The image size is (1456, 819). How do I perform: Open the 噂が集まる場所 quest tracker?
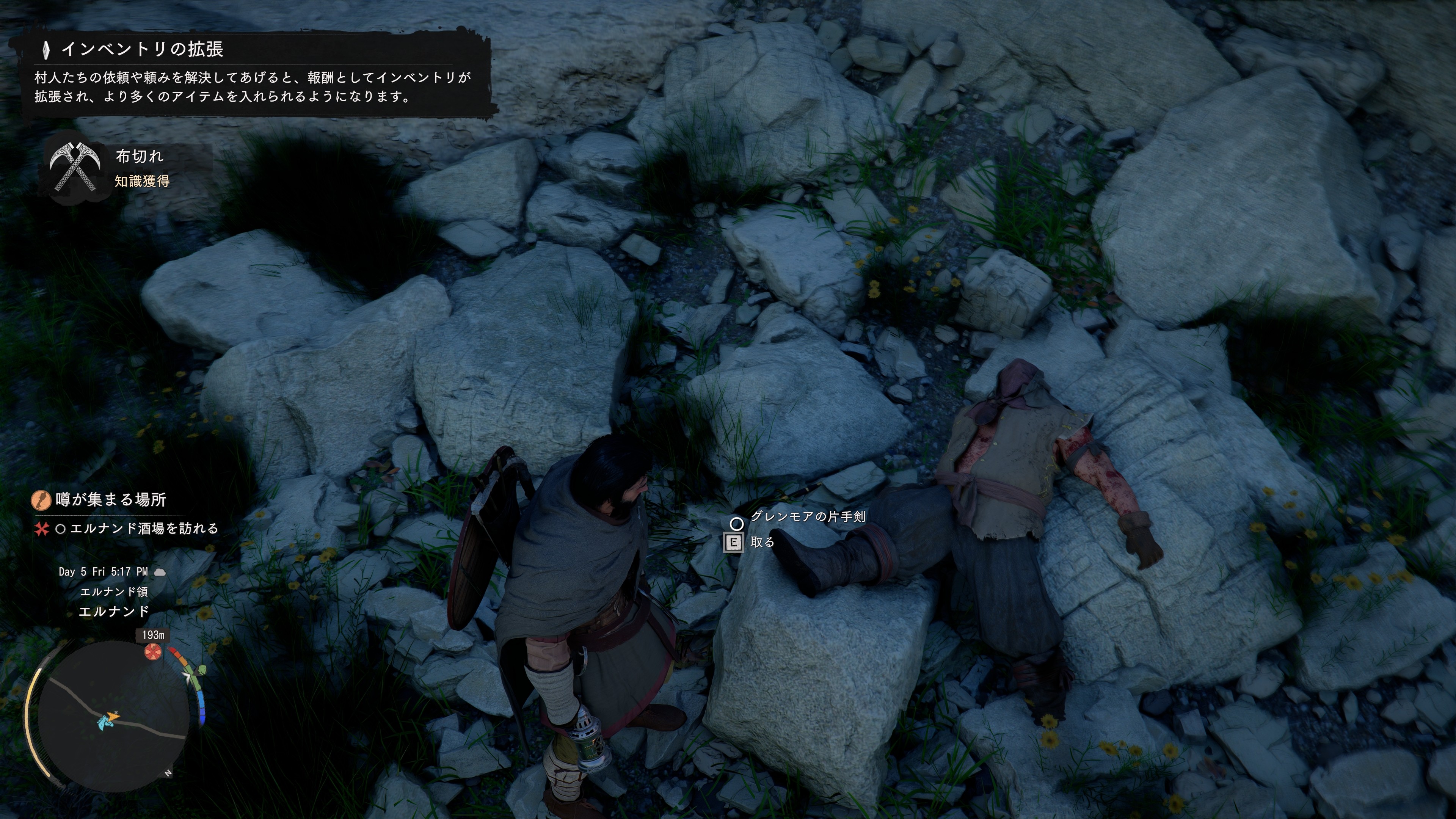pos(110,500)
